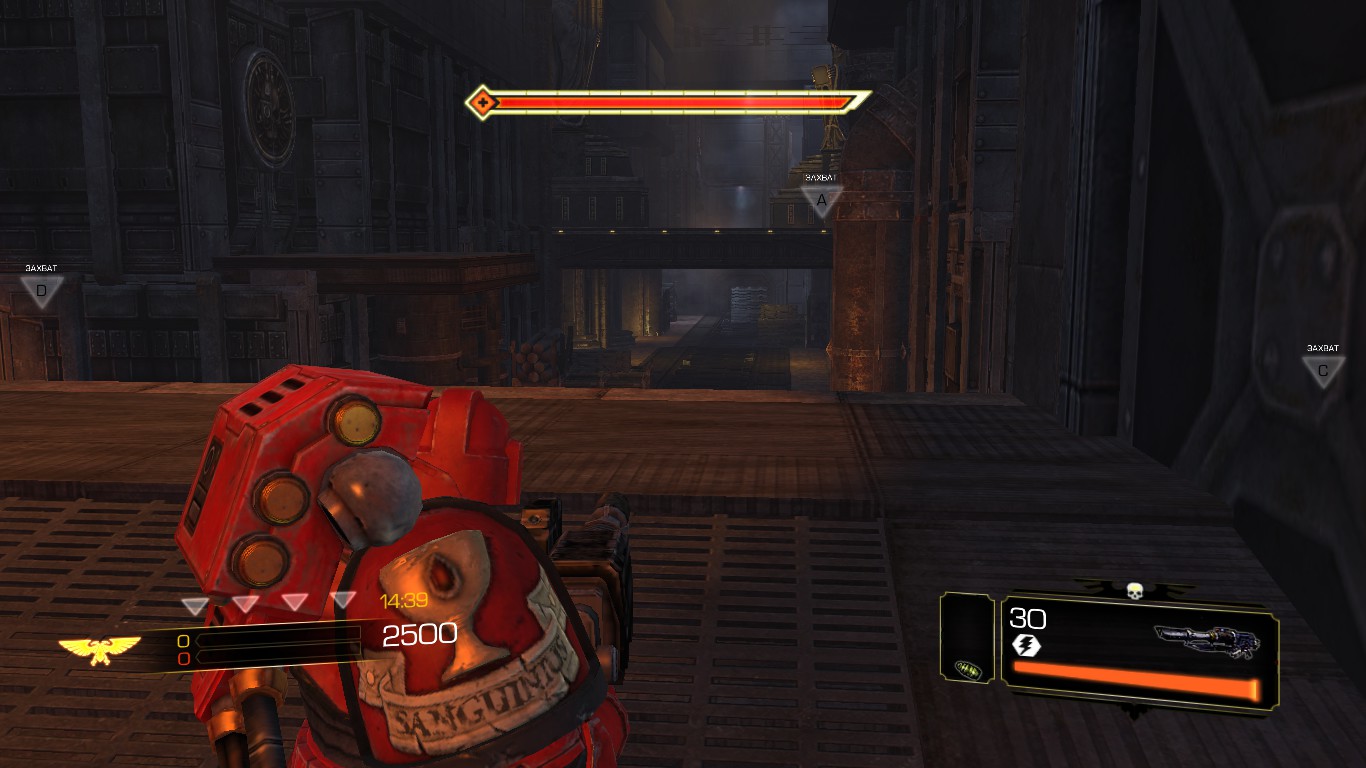Click the golden Imperial eagle team emblem

coord(99,649)
